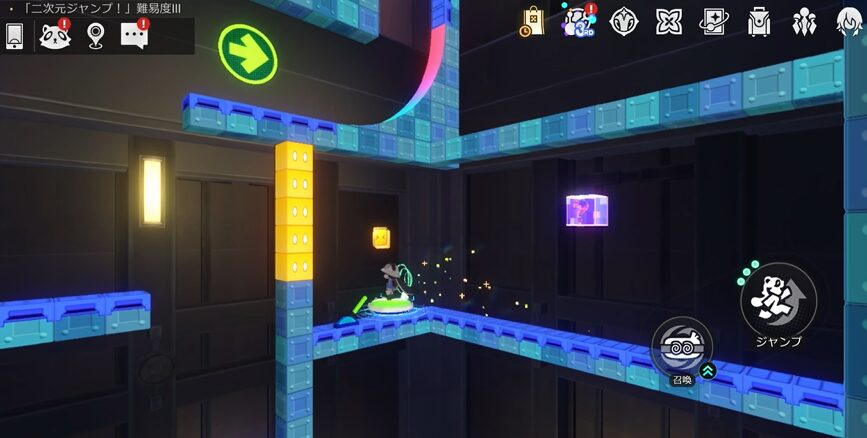The height and width of the screenshot is (438, 867).
Task: Activate the 召喚 (Summon) skill button
Action: [681, 346]
